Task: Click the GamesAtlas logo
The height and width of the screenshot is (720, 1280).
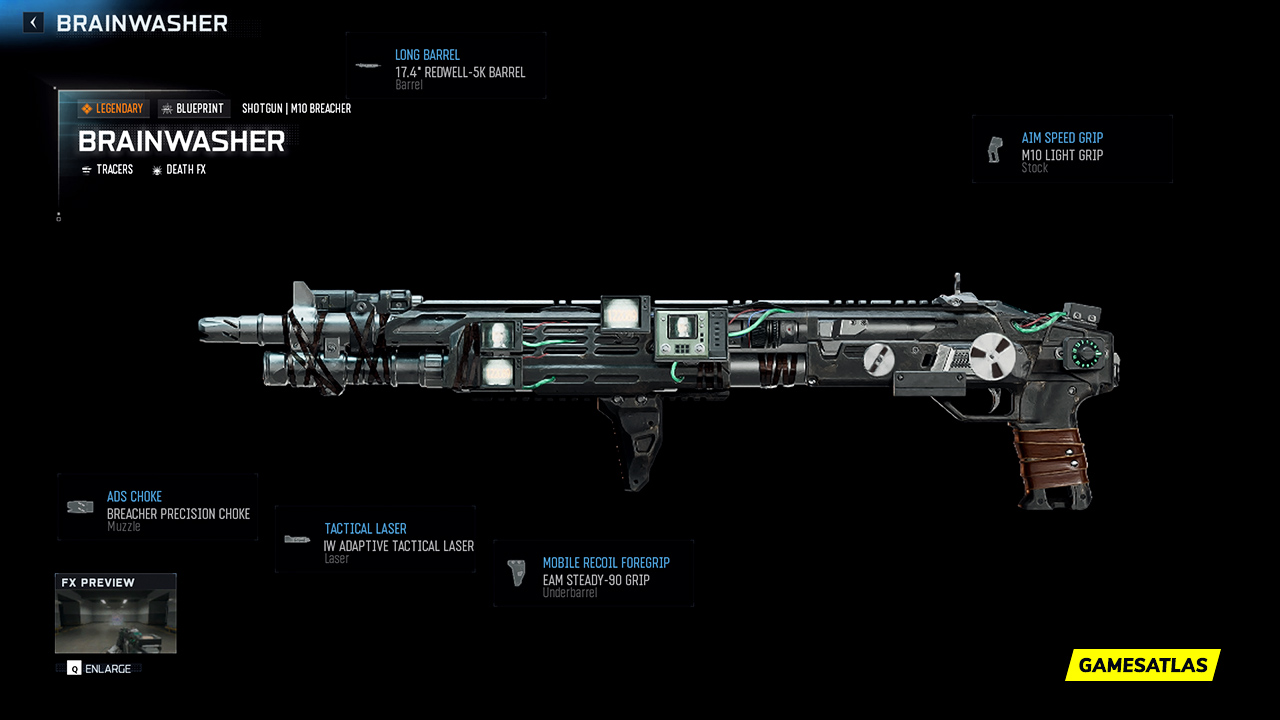Action: pos(1142,665)
